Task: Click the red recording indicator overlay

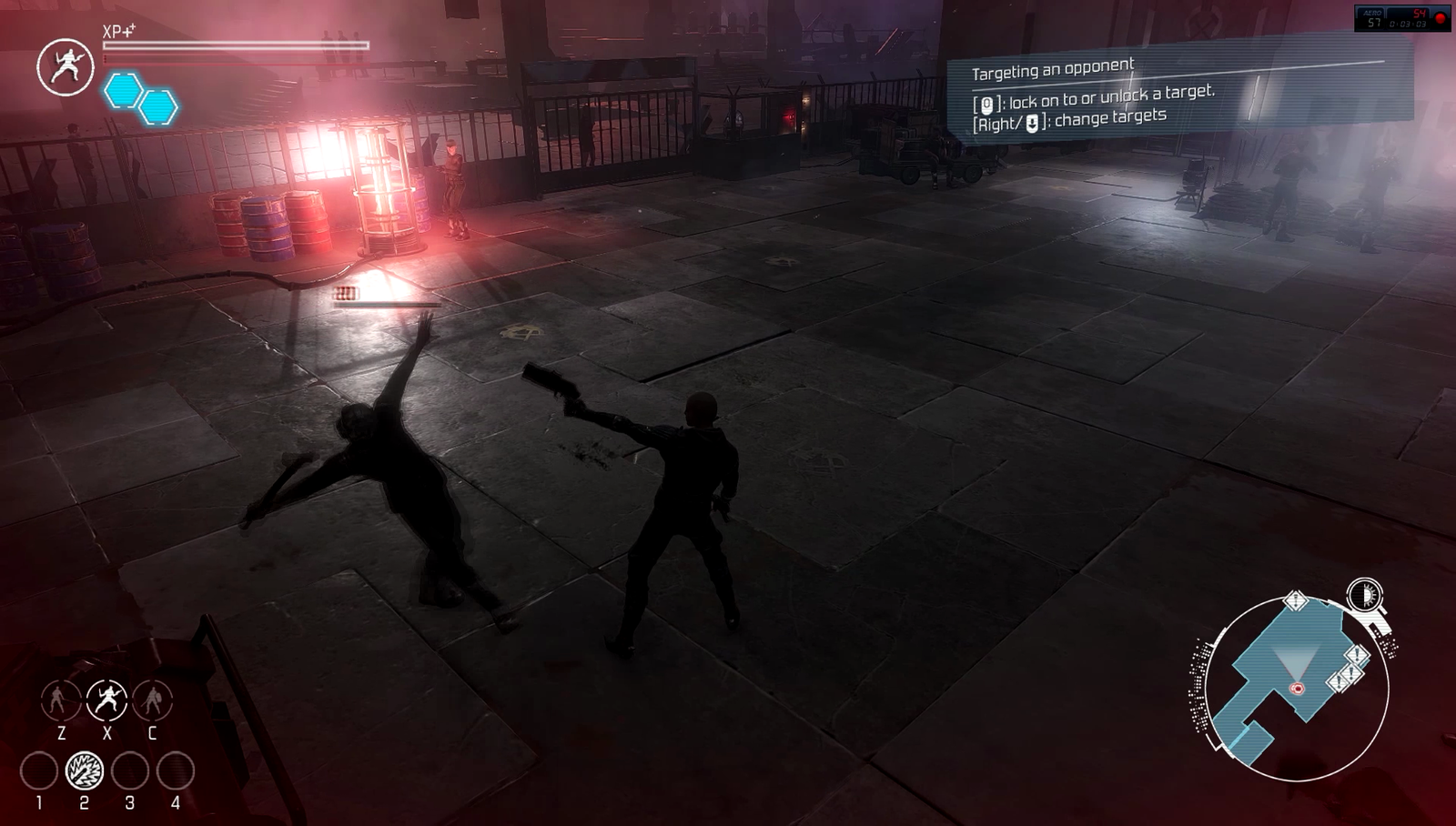Action: [1440, 18]
